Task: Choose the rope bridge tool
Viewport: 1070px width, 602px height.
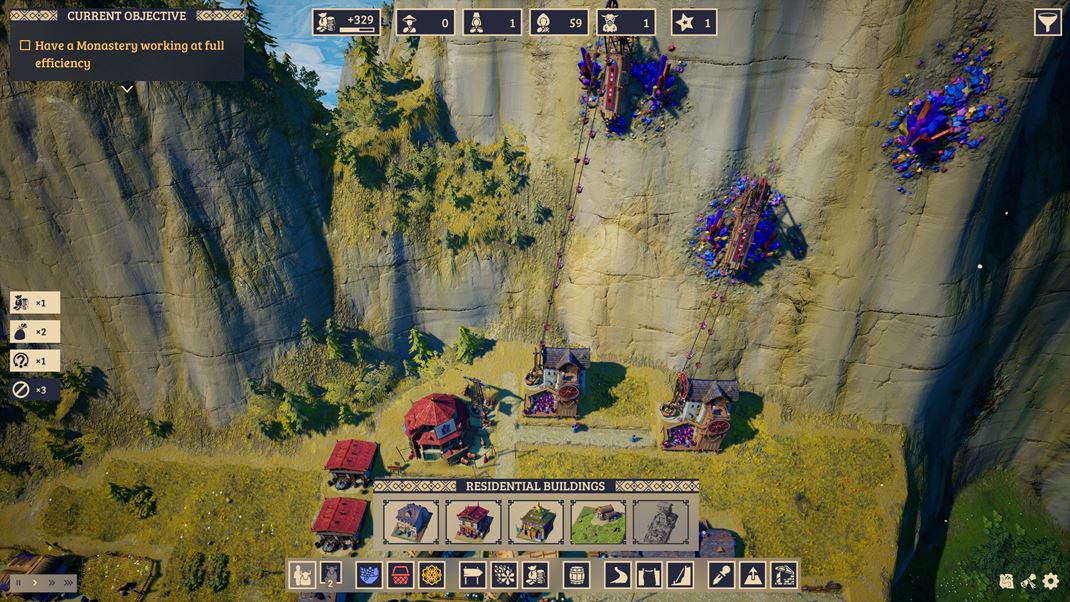Action: (x=649, y=575)
